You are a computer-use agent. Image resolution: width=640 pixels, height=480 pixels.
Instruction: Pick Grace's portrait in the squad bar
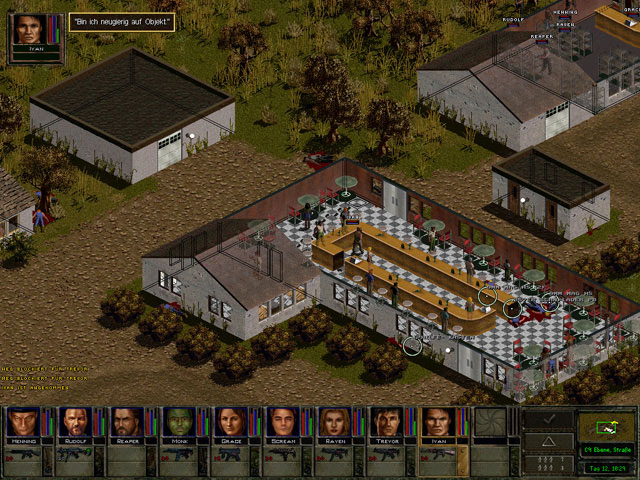[x=229, y=422]
